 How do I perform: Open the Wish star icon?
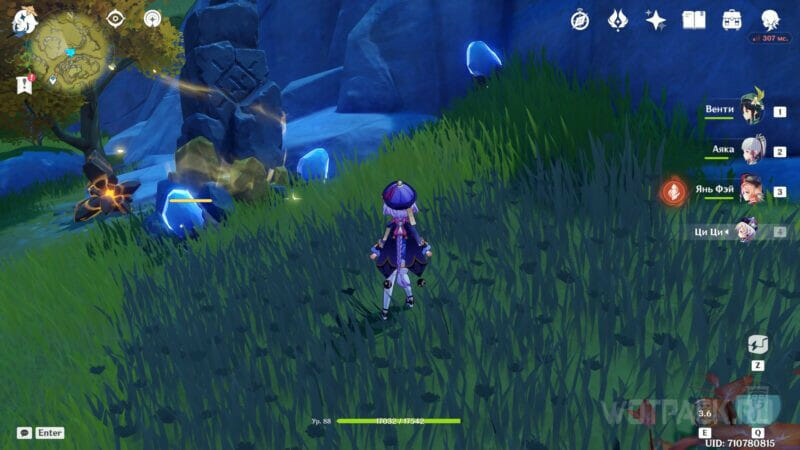point(656,20)
